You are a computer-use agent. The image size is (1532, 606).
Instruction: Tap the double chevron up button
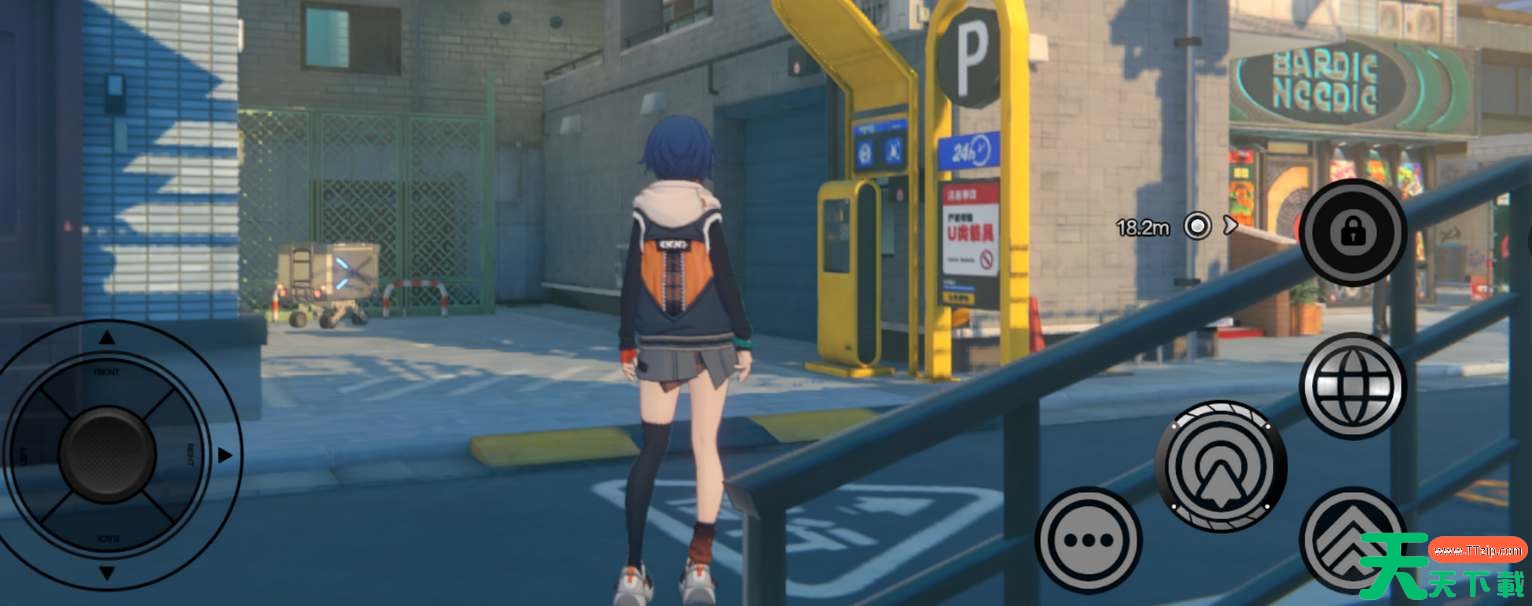1351,540
